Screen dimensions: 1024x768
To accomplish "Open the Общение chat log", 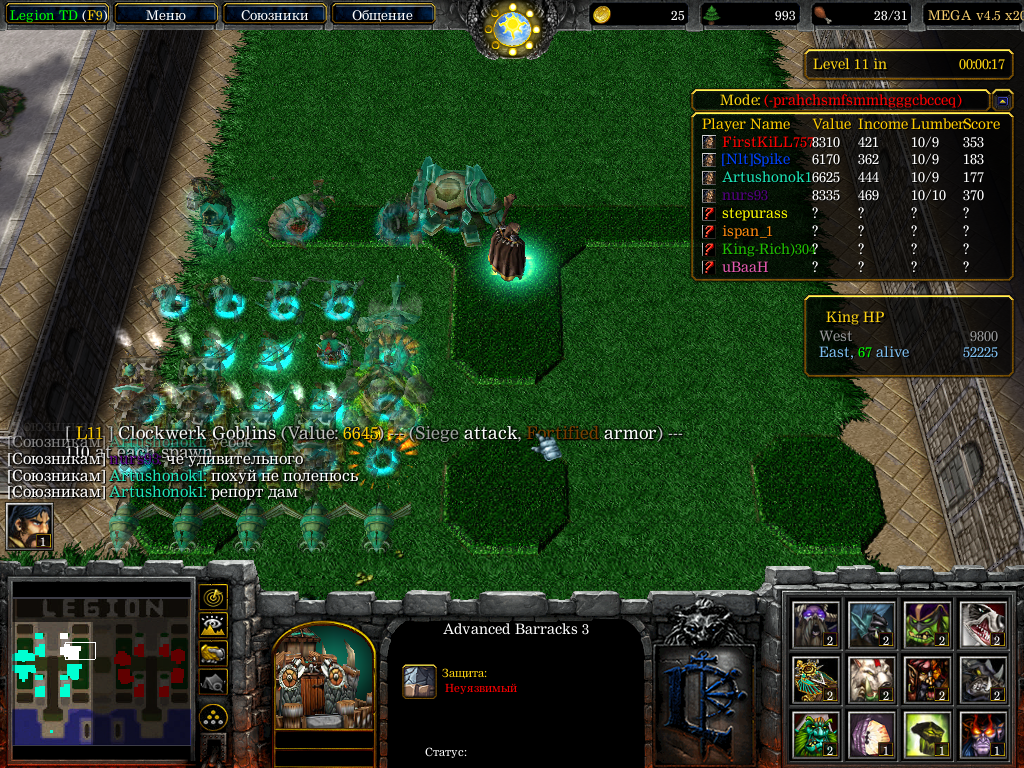I will click(382, 15).
